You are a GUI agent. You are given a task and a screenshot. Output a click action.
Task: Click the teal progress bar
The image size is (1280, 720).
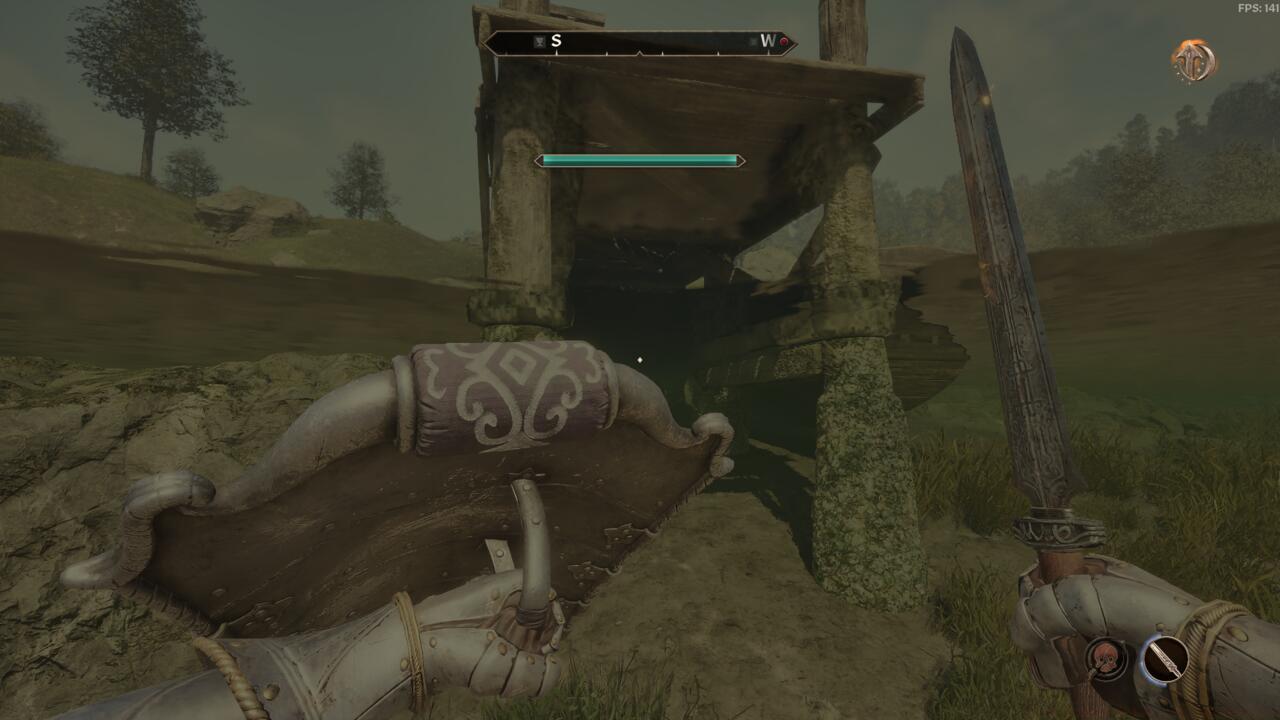(x=639, y=159)
